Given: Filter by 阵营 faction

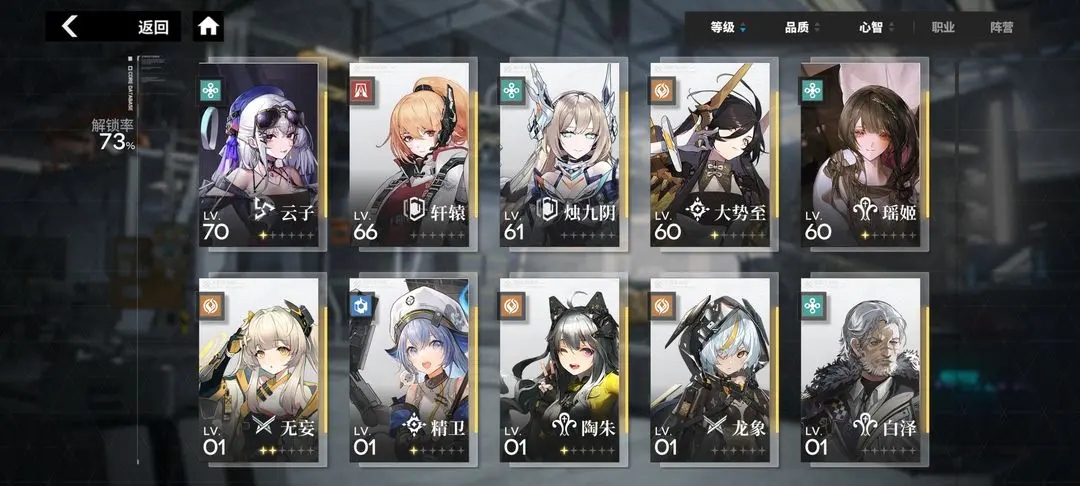Looking at the screenshot, I should tap(1002, 27).
